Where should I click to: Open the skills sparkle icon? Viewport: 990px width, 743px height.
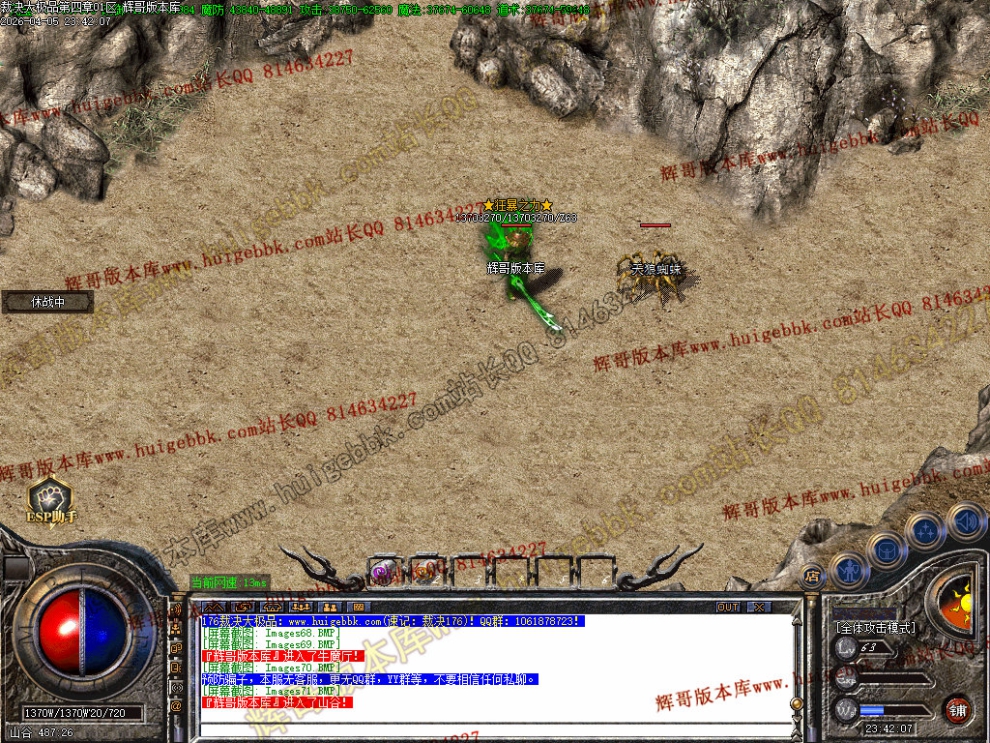pos(925,529)
